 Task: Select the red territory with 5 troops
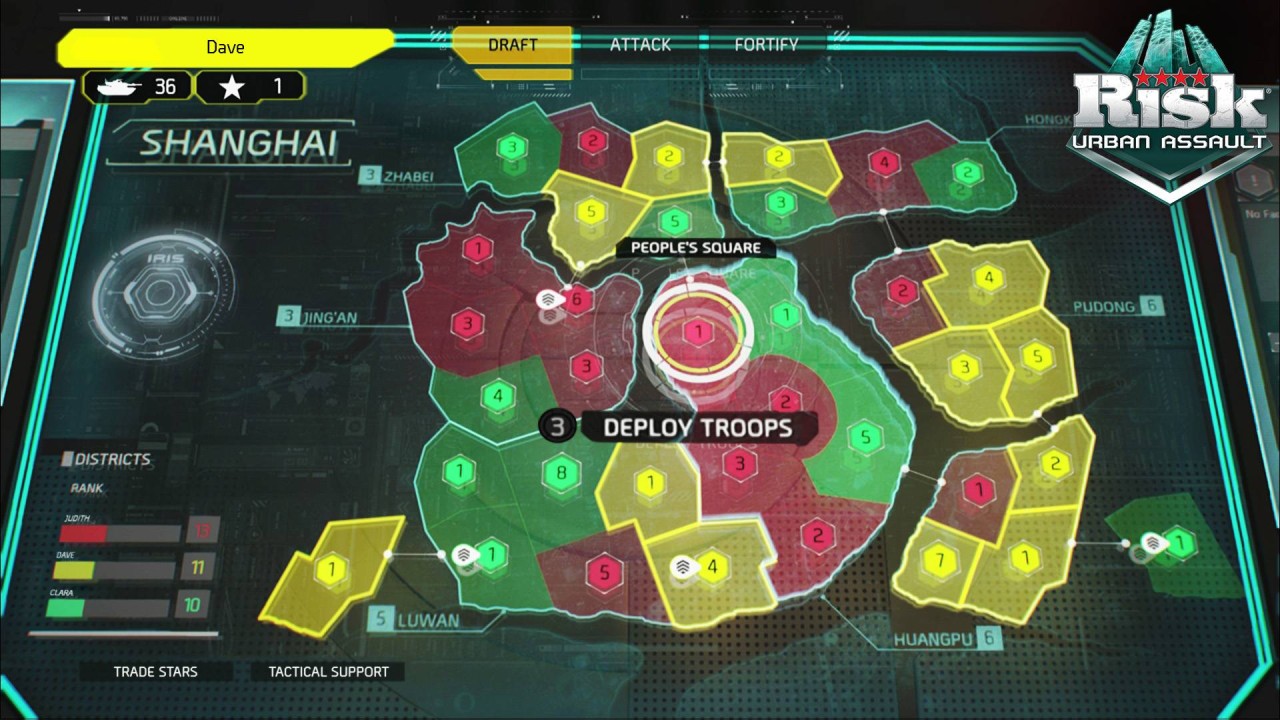coord(603,573)
